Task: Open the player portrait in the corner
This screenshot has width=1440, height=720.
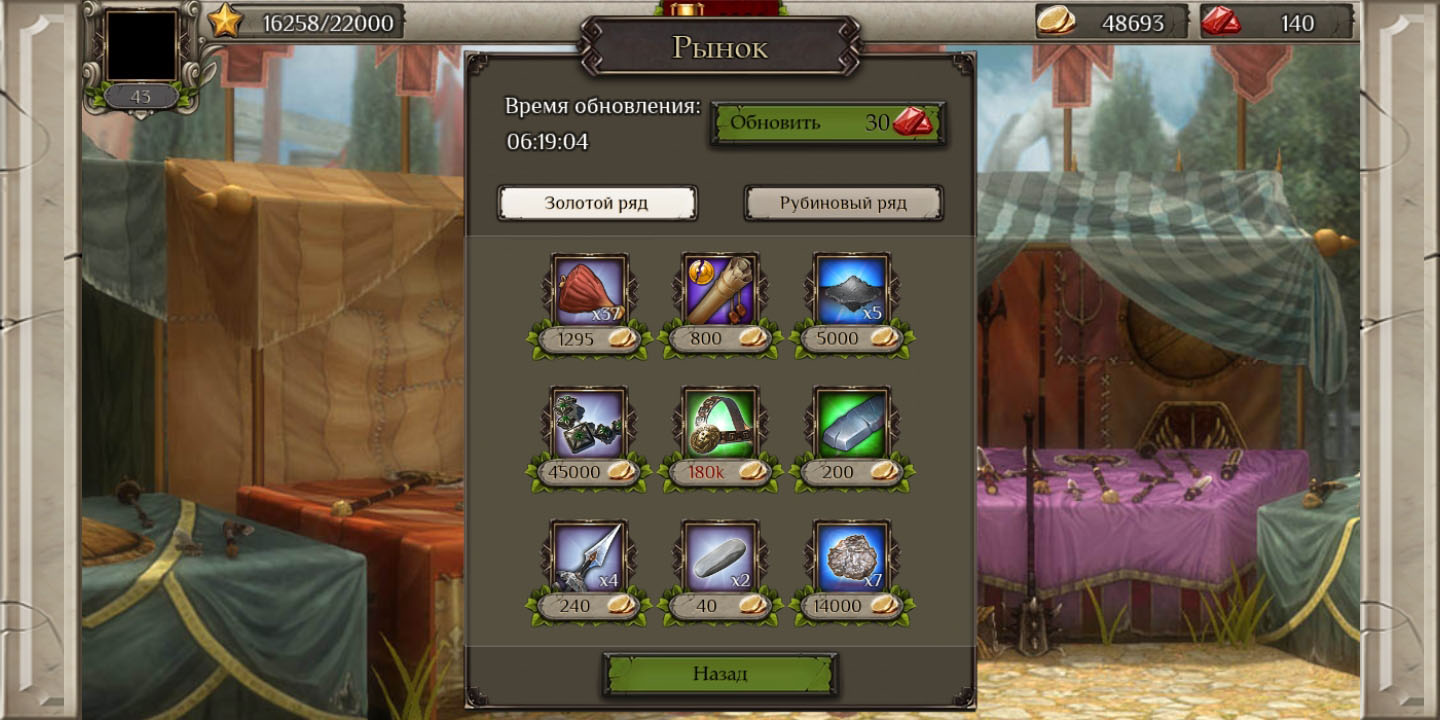Action: tap(141, 45)
